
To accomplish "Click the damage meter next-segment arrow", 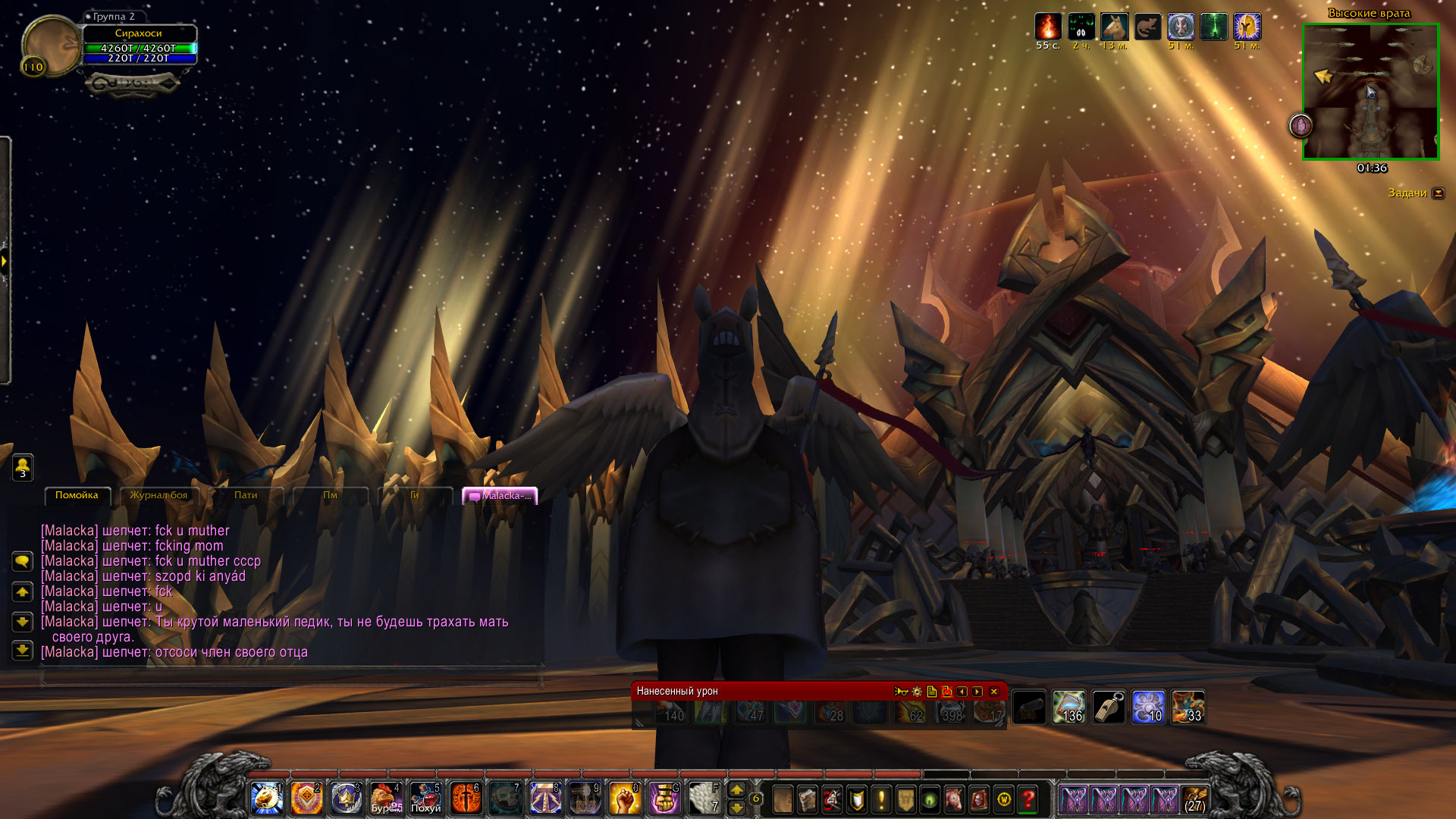I will click(977, 692).
